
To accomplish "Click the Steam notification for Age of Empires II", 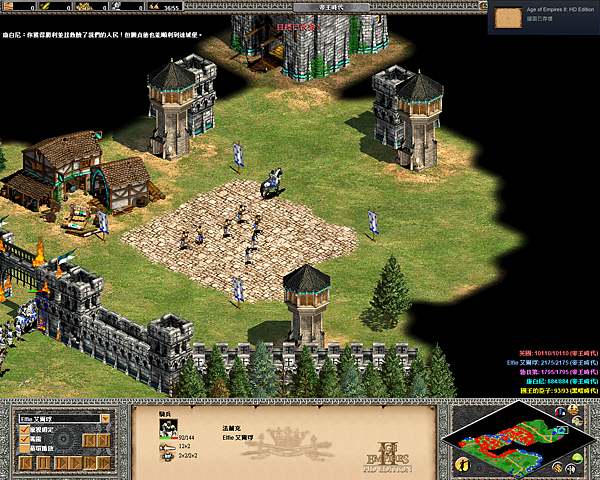I will tap(545, 18).
